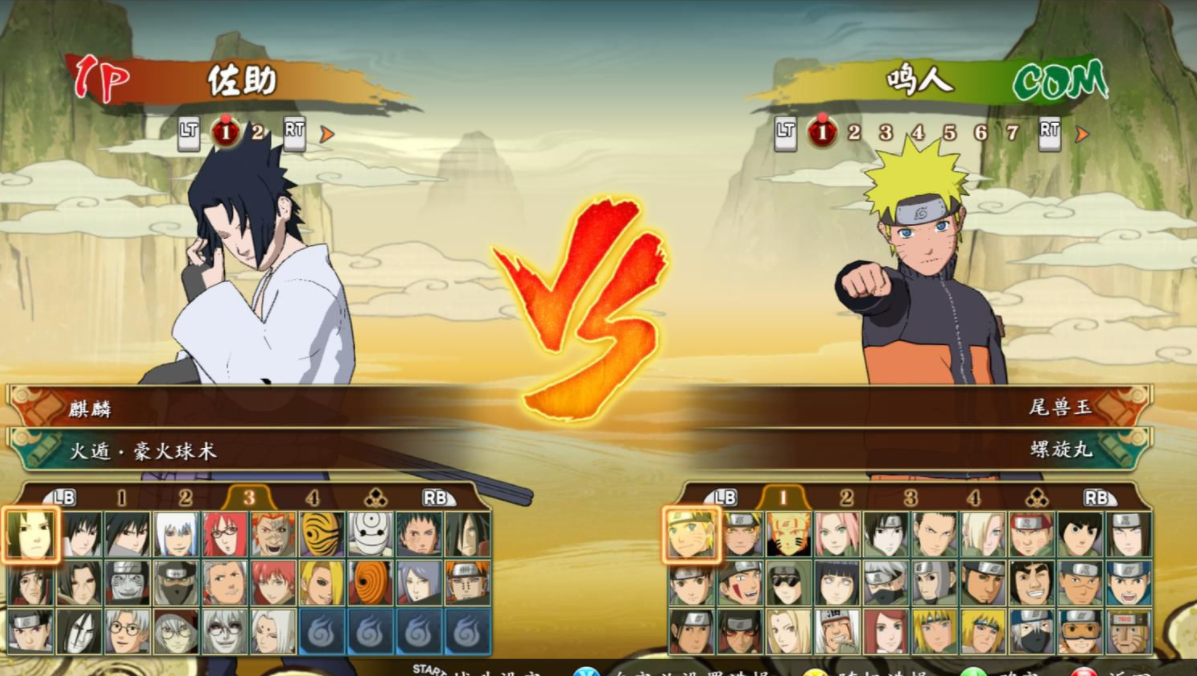The width and height of the screenshot is (1197, 676).
Task: Pick Deidara's blond-haired portrait
Action: click(322, 583)
